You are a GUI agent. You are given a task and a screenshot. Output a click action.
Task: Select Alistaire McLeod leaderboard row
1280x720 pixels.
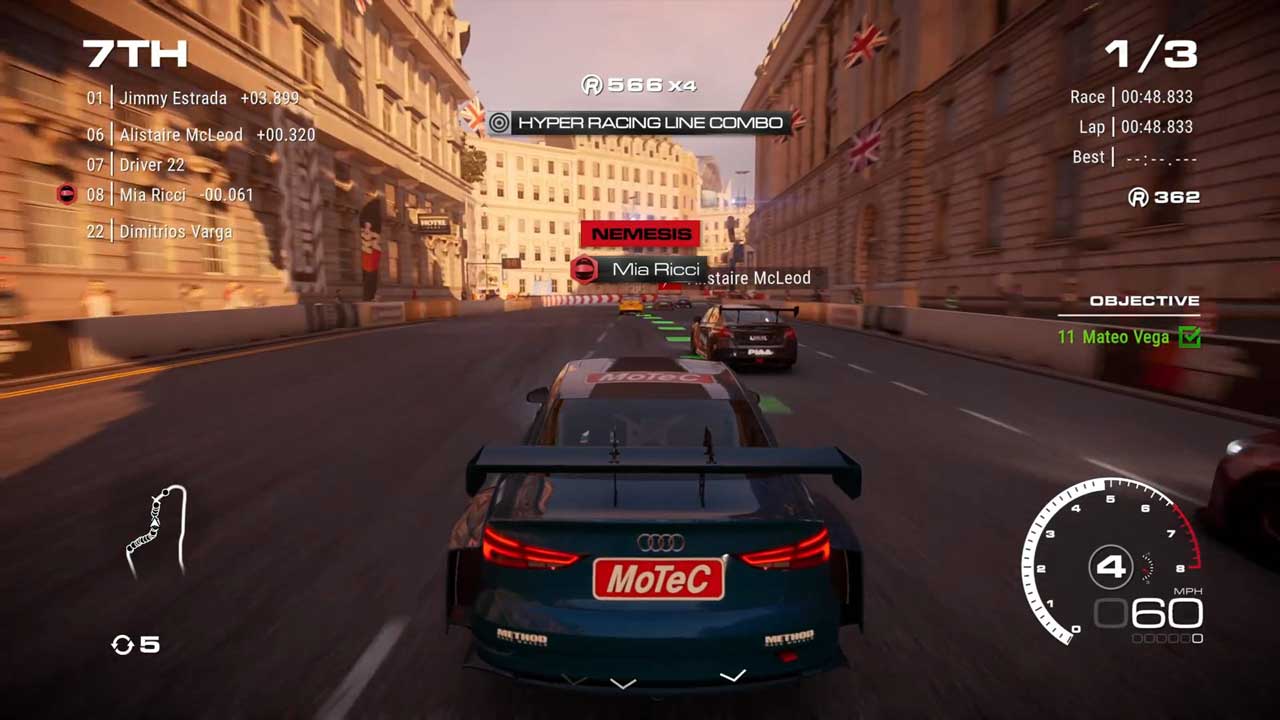coord(200,135)
